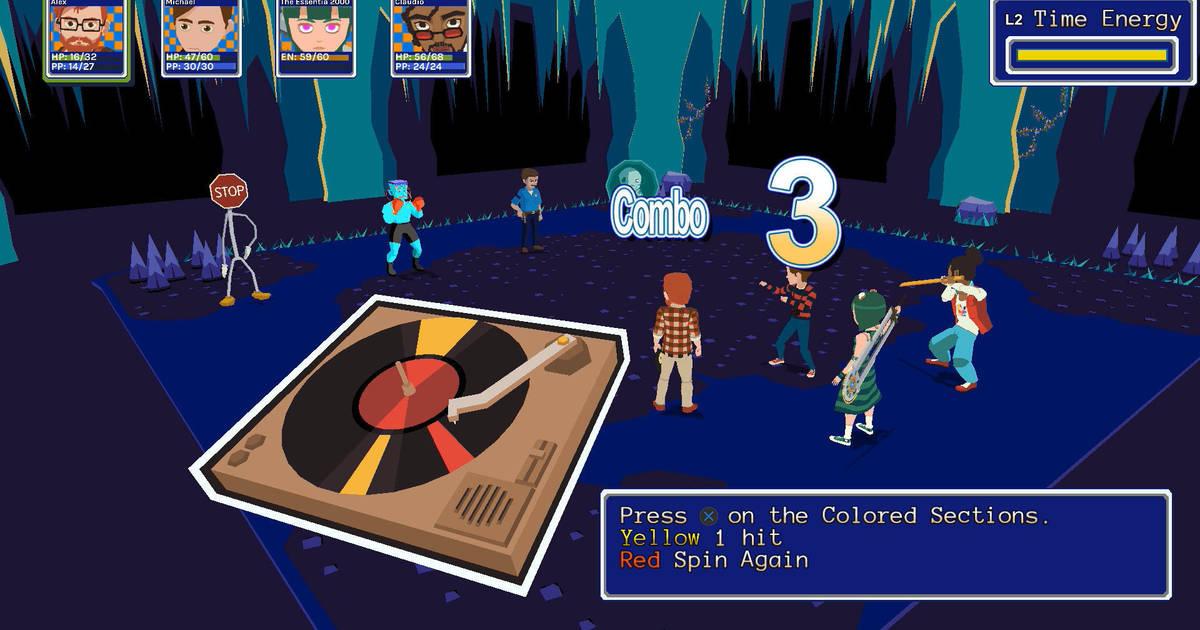
Task: Pick Claudio's party portrait card
Action: (x=429, y=38)
